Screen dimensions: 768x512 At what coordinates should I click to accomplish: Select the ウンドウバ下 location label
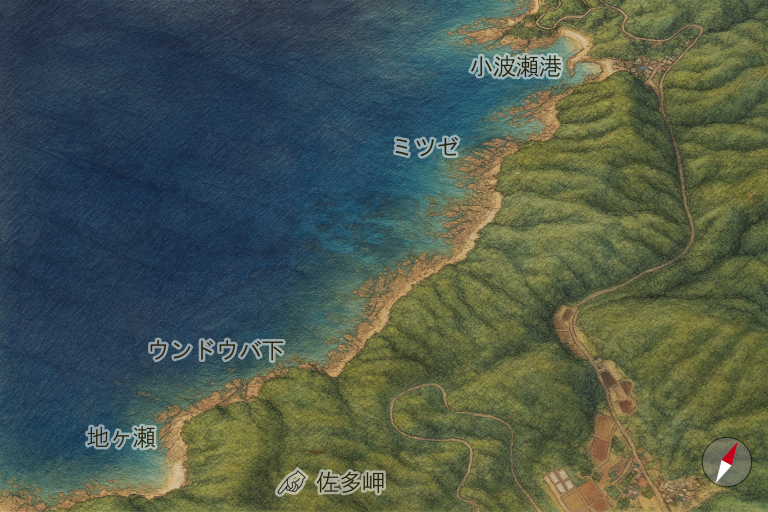(x=216, y=350)
